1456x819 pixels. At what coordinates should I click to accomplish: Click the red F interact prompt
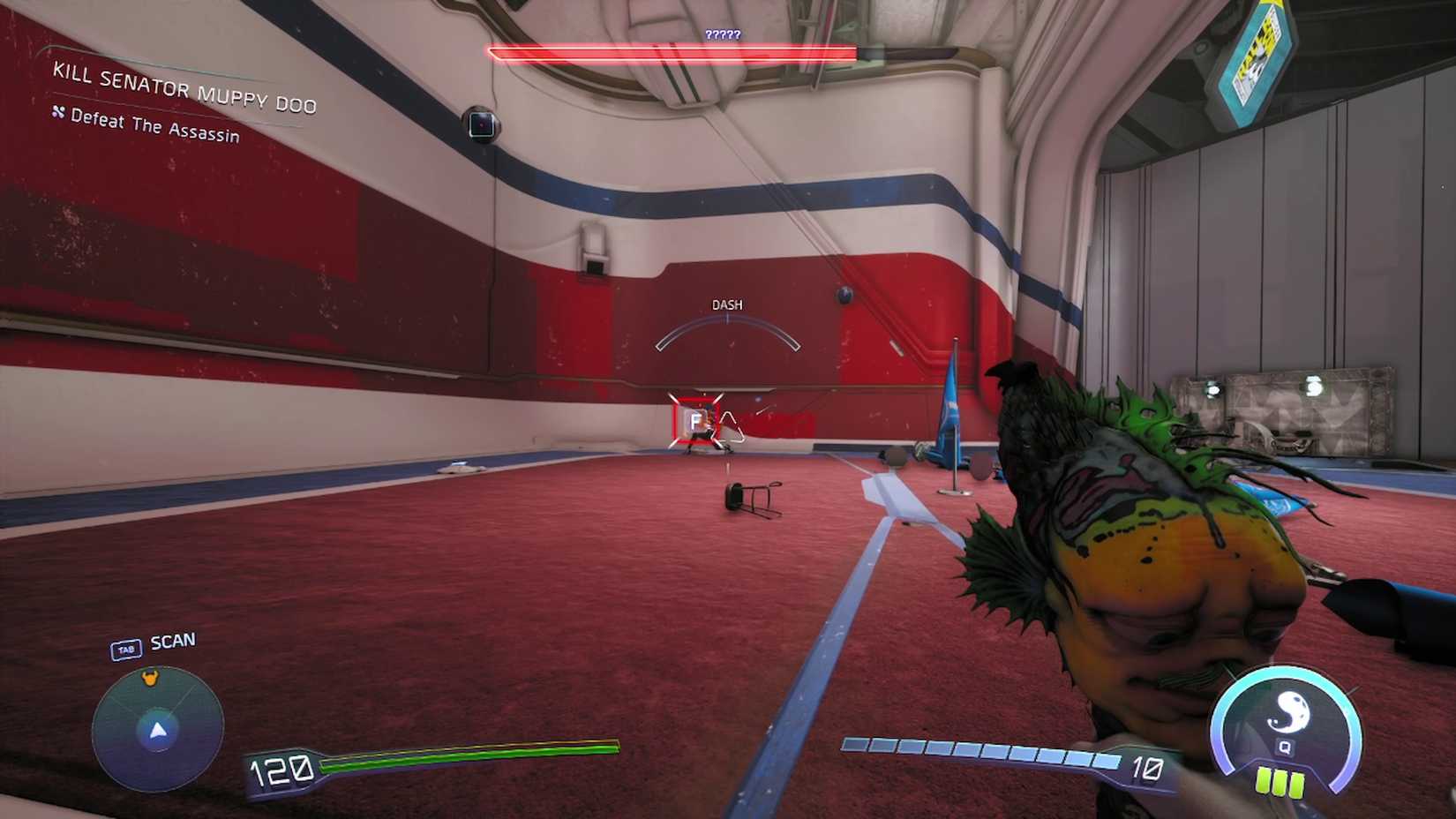coord(696,421)
